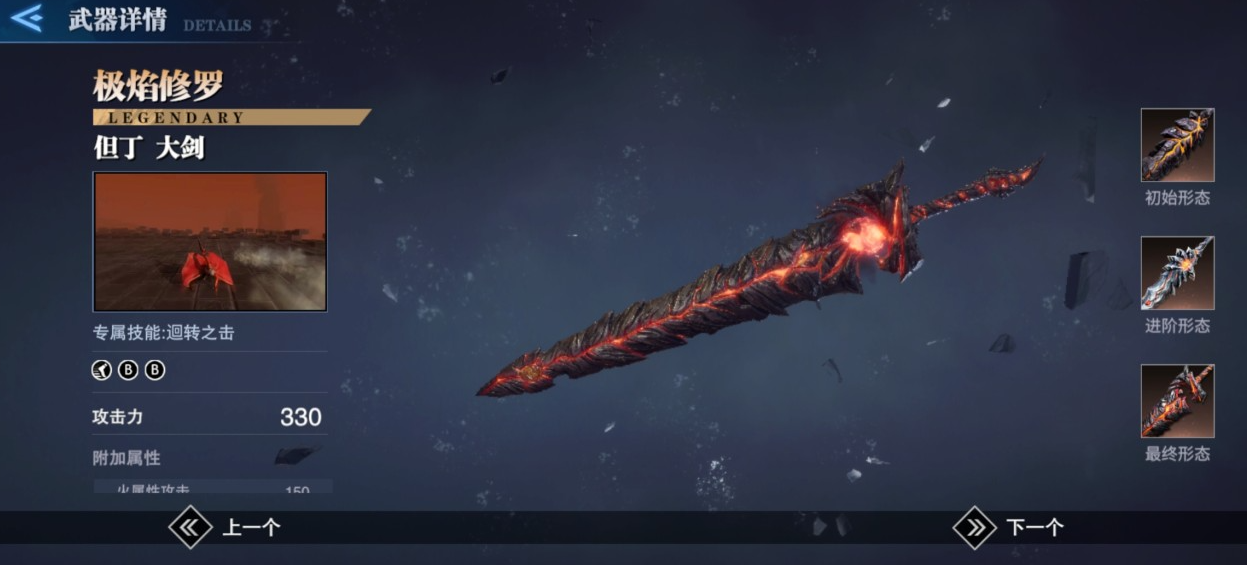Play the 迴转之击 skill preview video
Screen dimensions: 1247x565
pyautogui.click(x=210, y=241)
